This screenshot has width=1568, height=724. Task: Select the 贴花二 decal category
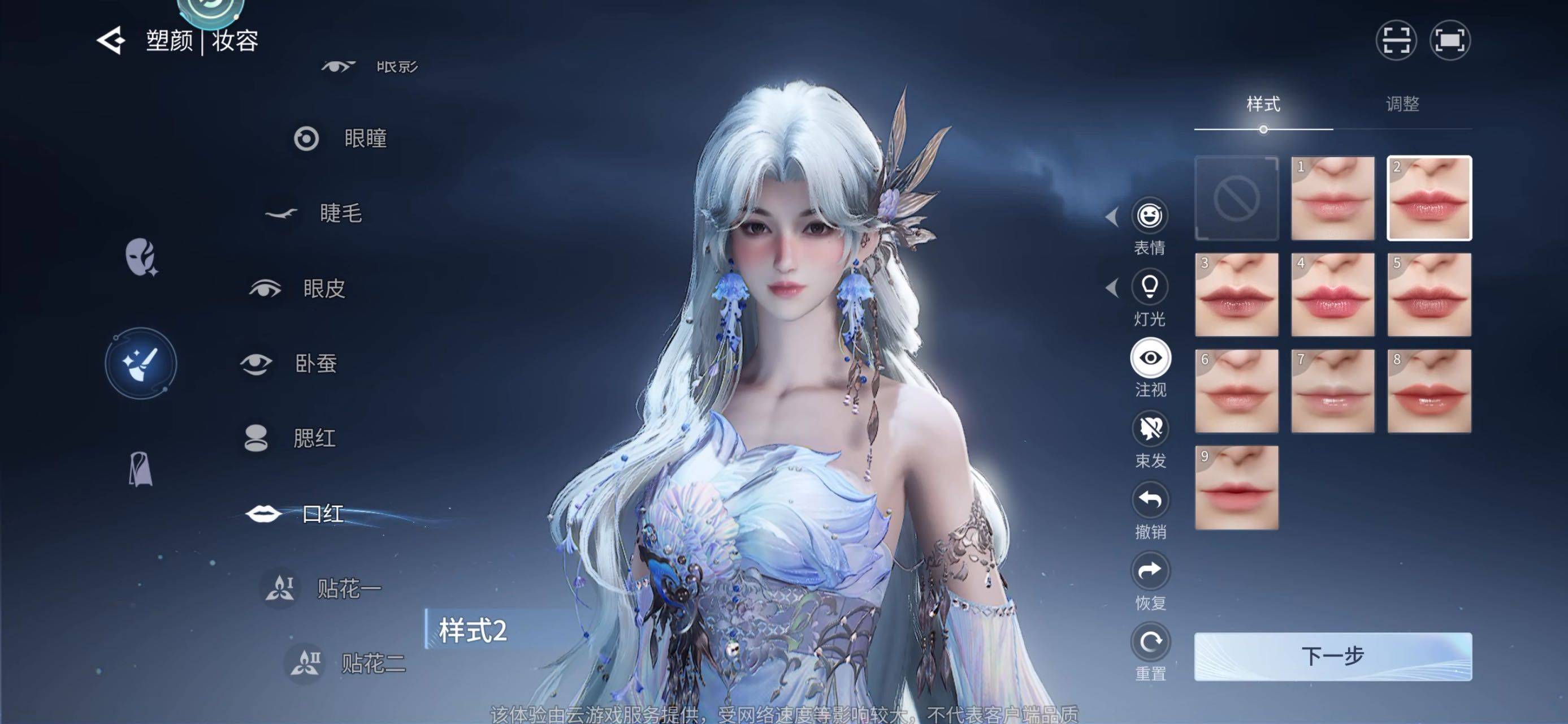click(x=372, y=663)
